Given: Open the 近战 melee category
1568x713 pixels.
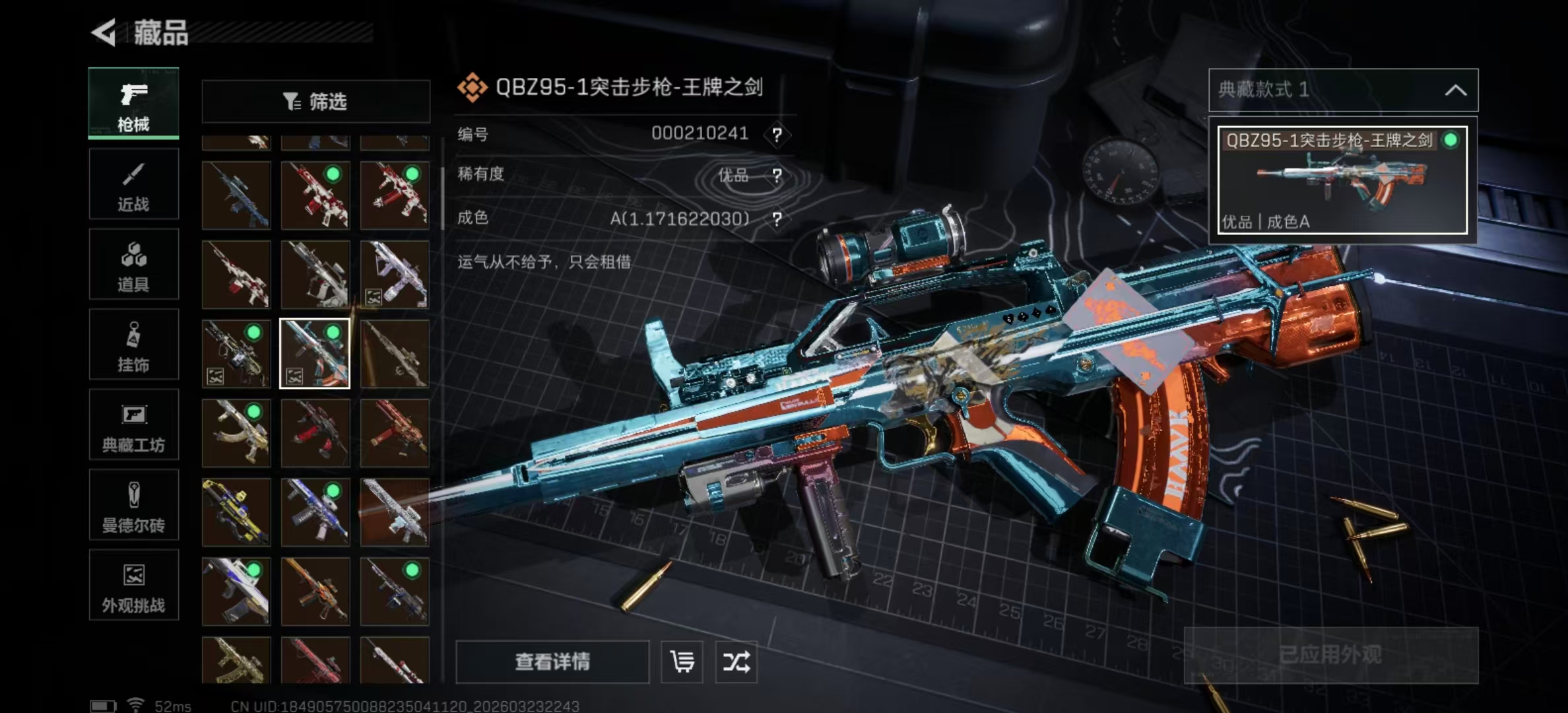Looking at the screenshot, I should [x=133, y=184].
